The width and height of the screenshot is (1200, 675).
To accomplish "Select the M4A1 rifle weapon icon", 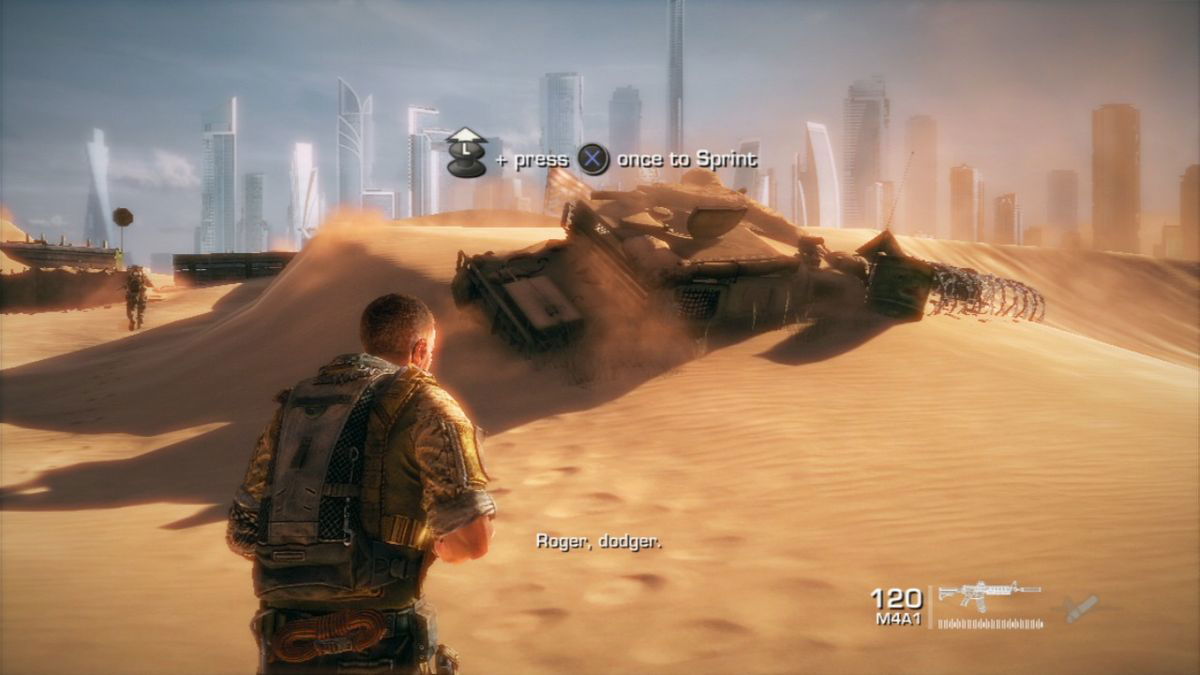I will pos(988,594).
